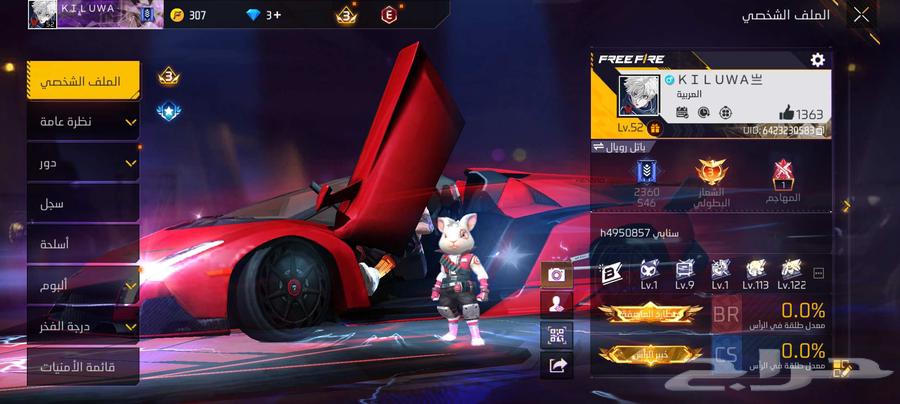Image resolution: width=900 pixels, height=404 pixels.
Task: Open the قائمة الأمتيات privileges list
Action: pyautogui.click(x=83, y=367)
